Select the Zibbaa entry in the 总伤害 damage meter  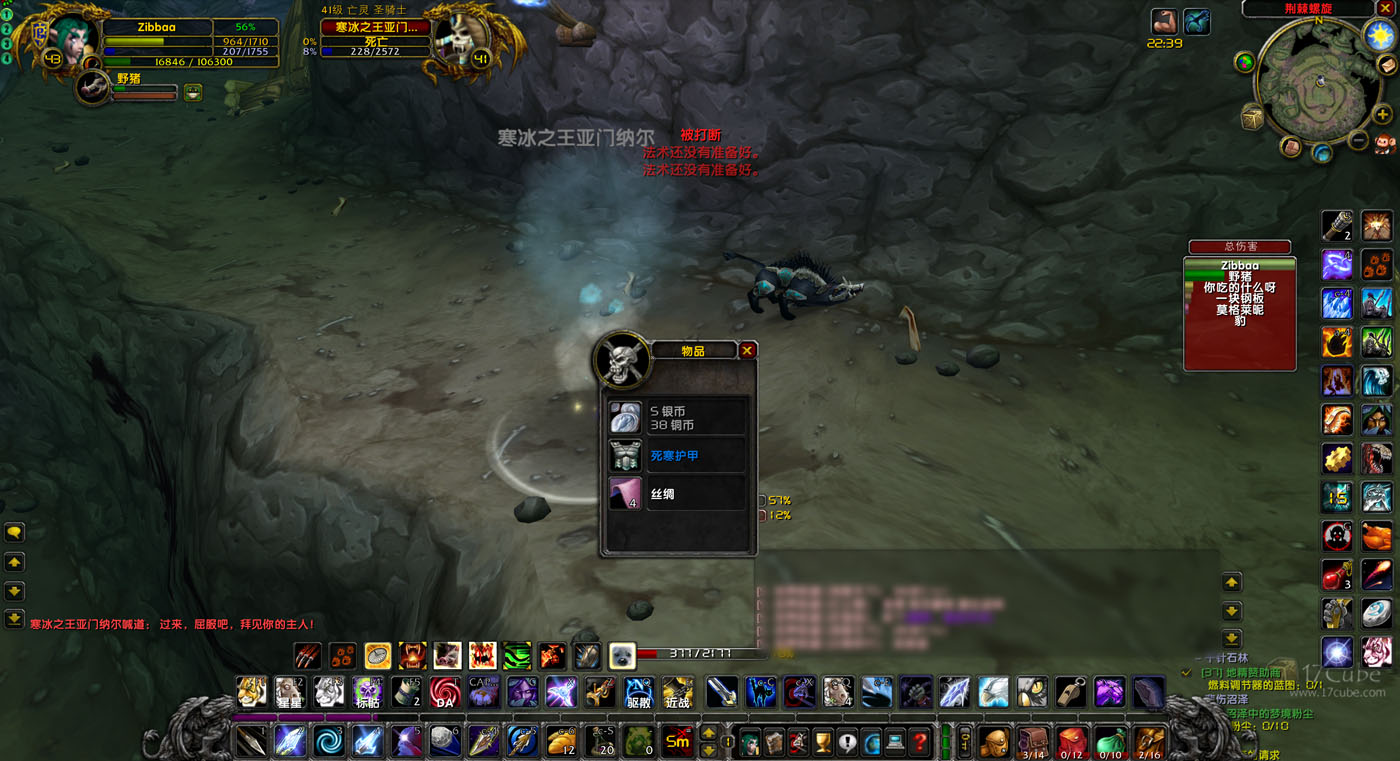[1240, 266]
